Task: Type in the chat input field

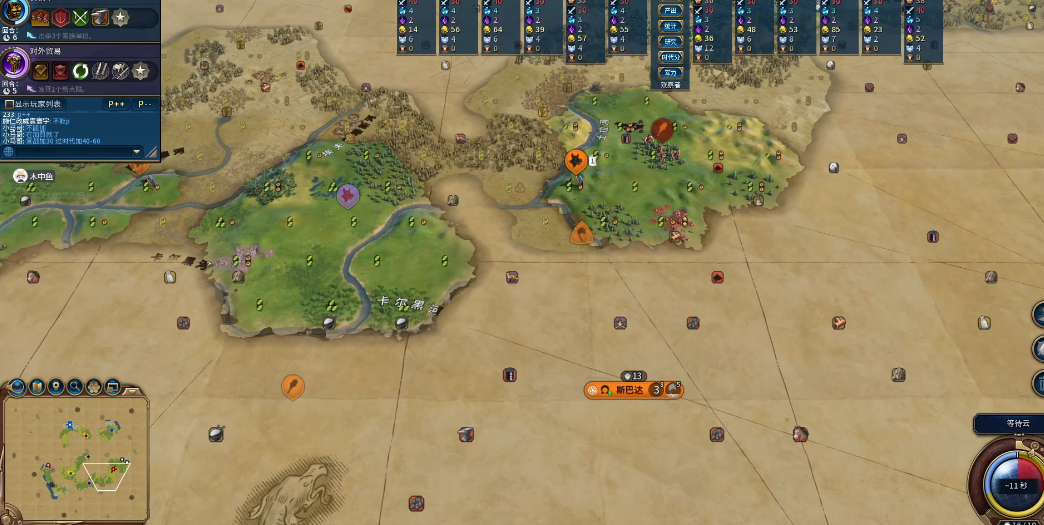Action: [70, 151]
